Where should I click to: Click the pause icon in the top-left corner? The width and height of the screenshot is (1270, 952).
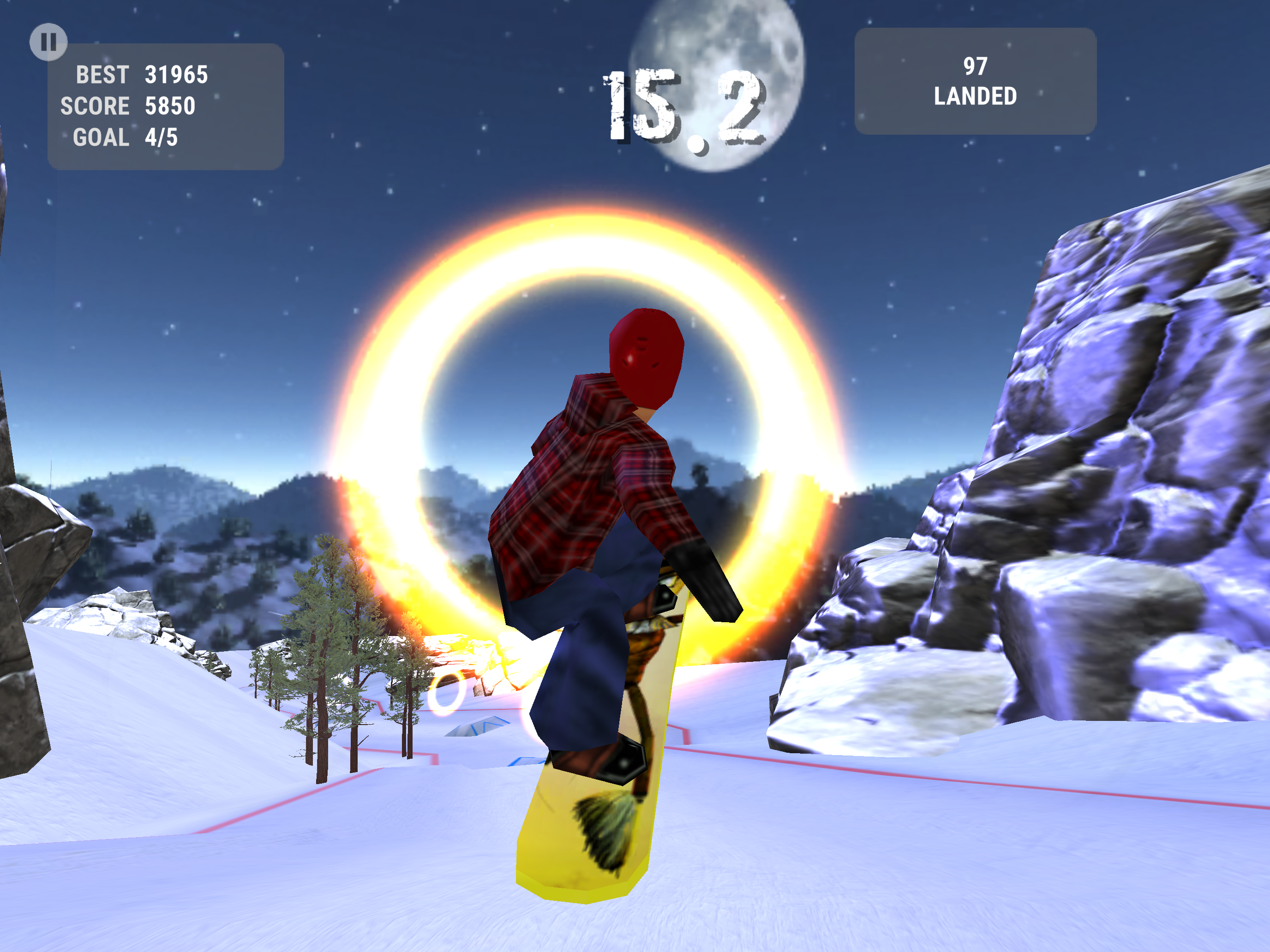(x=49, y=41)
